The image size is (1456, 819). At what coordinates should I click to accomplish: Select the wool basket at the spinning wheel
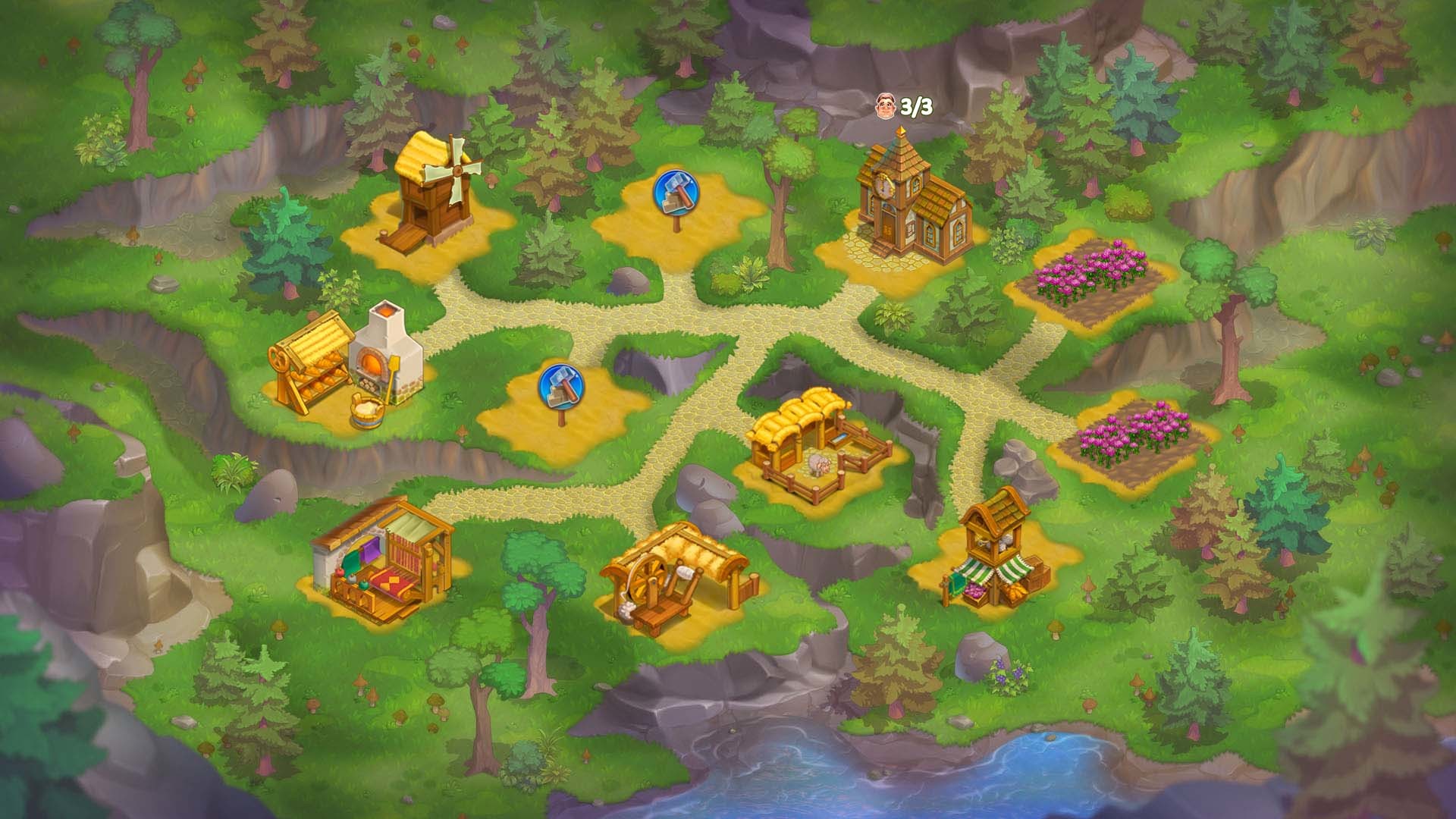click(x=626, y=611)
